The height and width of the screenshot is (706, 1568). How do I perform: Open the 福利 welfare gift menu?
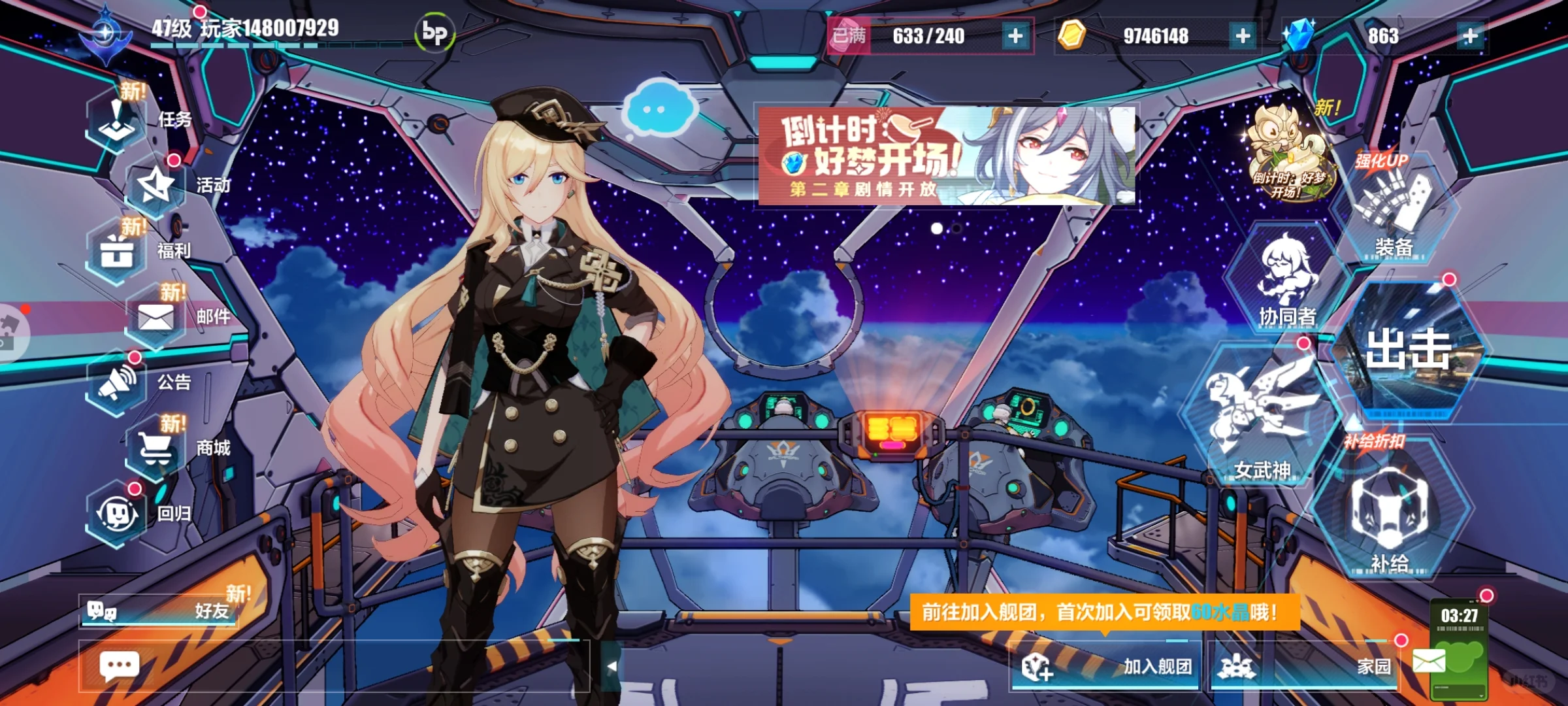(x=118, y=252)
